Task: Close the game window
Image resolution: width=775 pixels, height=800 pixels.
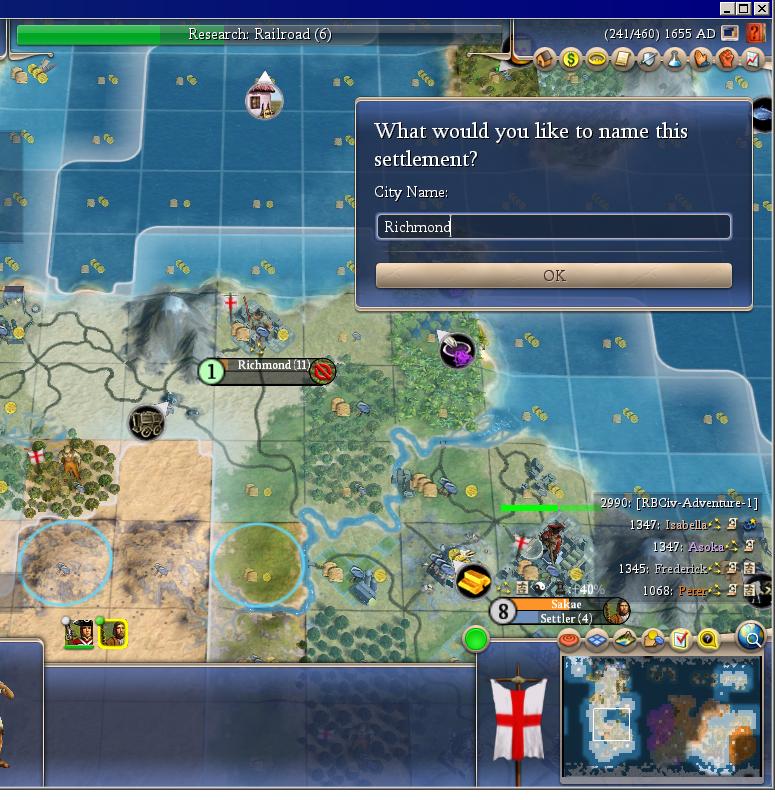Action: coord(762,9)
